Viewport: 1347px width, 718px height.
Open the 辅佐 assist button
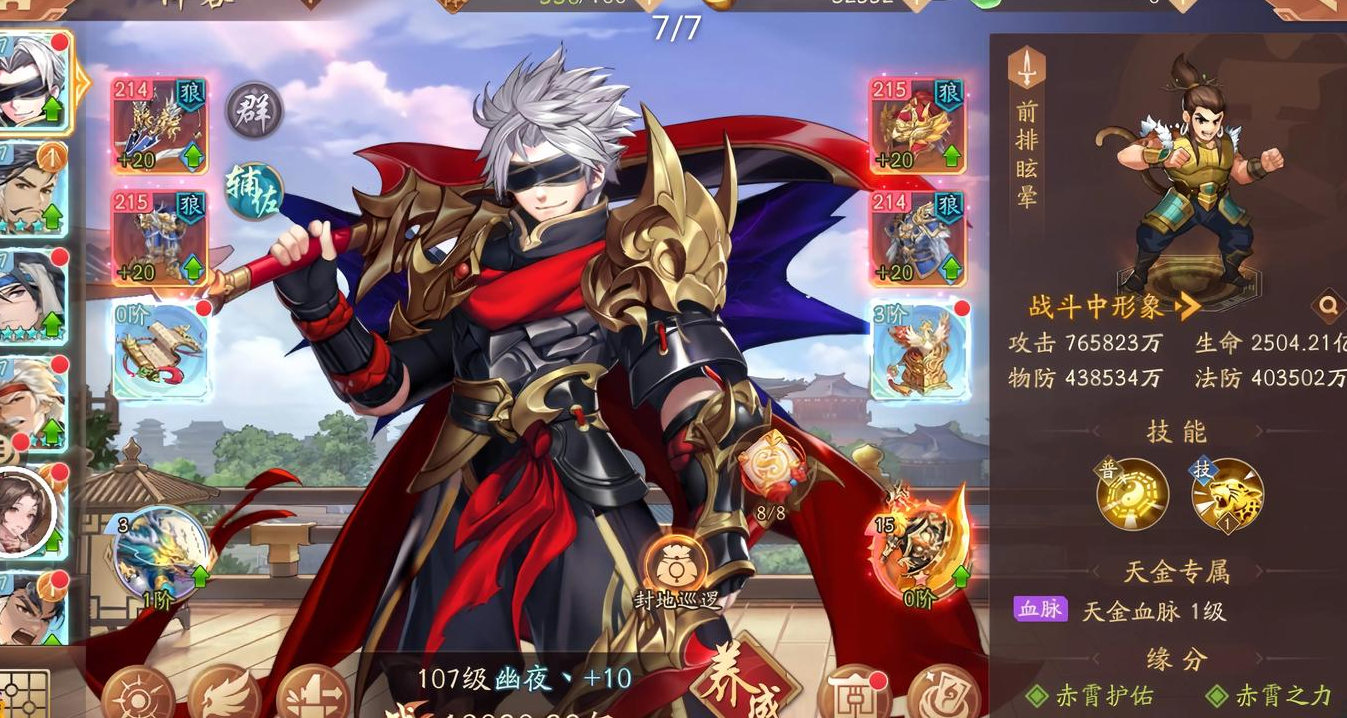[254, 191]
